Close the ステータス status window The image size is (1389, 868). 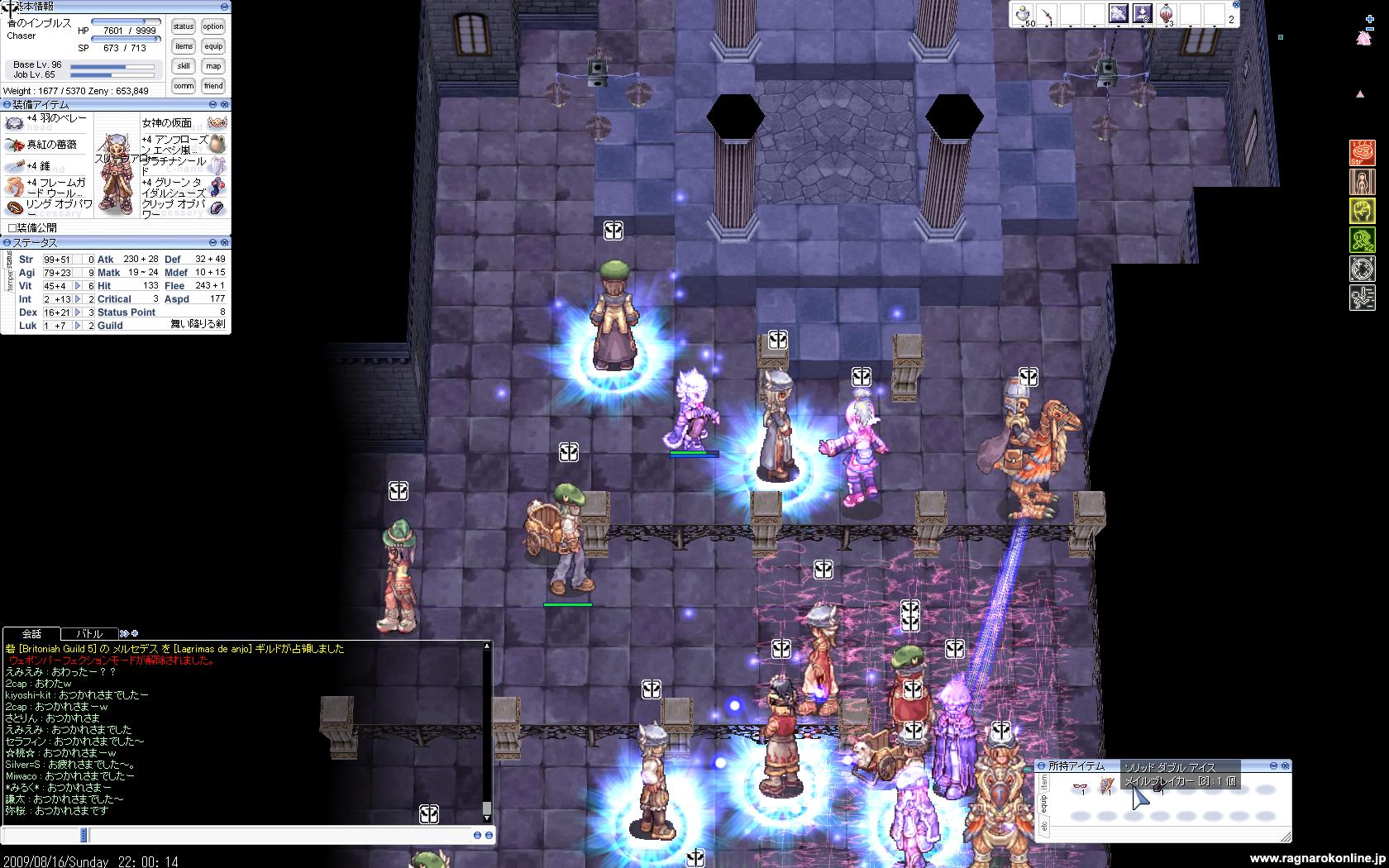point(224,243)
